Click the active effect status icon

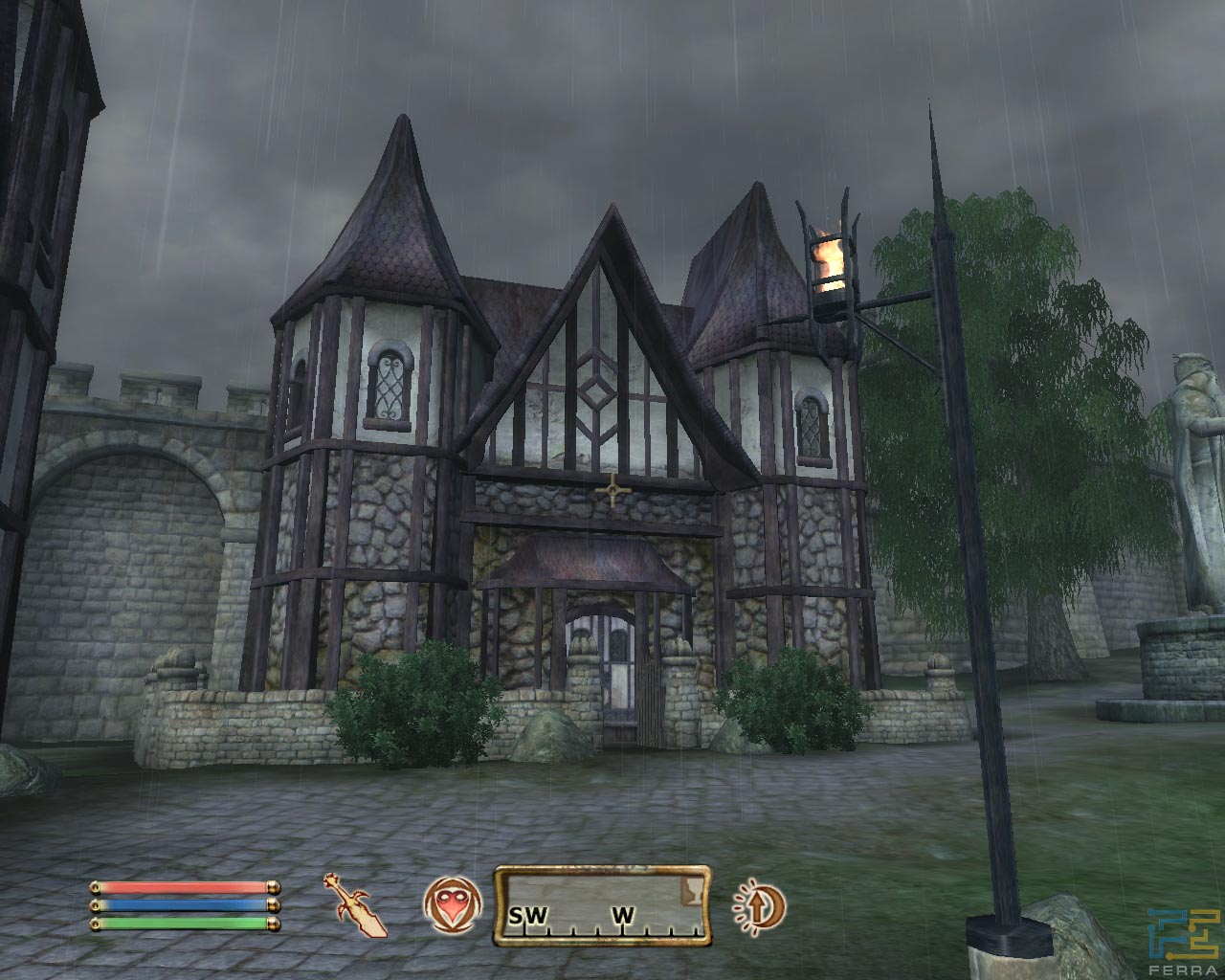[x=759, y=905]
